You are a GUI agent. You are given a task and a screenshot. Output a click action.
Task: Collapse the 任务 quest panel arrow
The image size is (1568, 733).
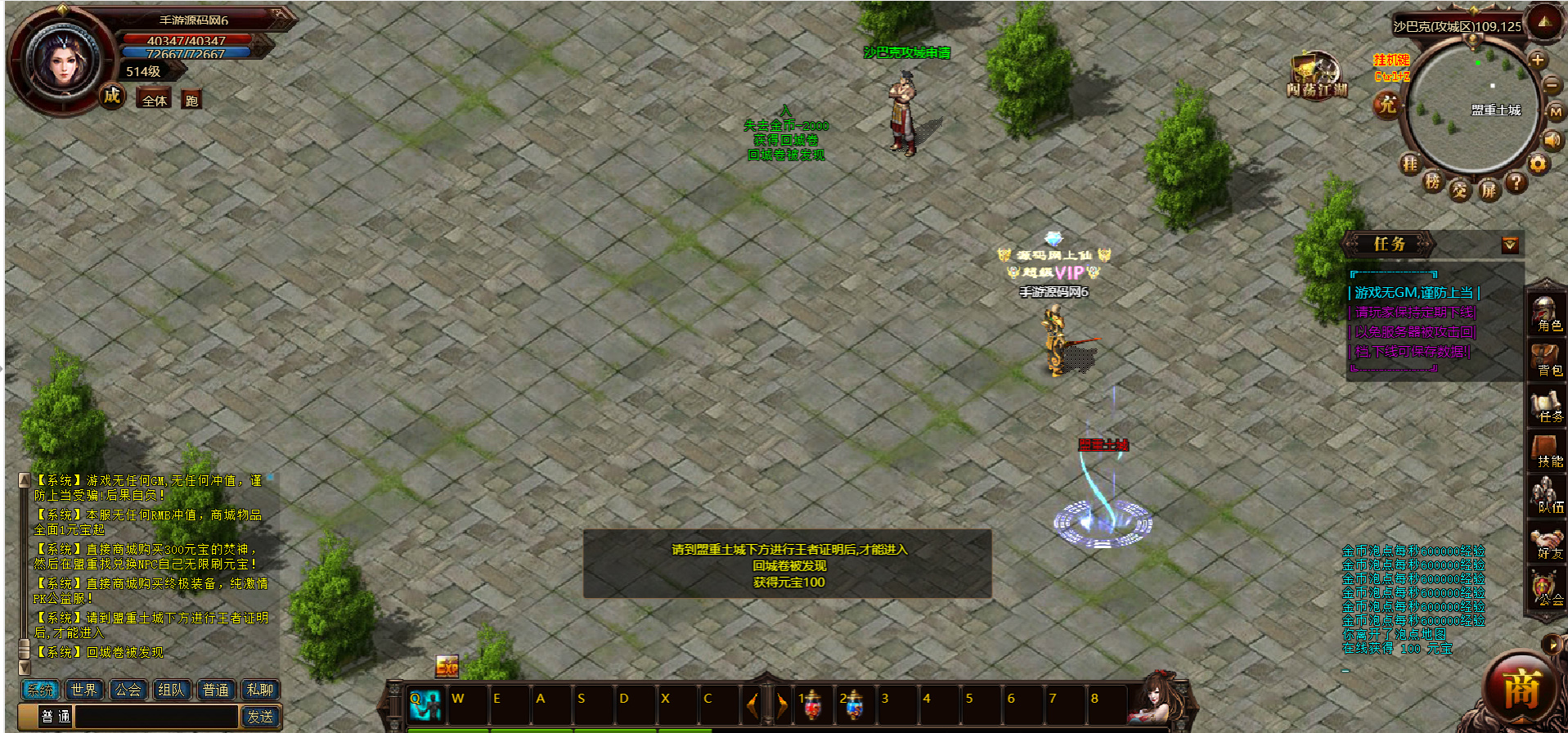coord(1510,245)
